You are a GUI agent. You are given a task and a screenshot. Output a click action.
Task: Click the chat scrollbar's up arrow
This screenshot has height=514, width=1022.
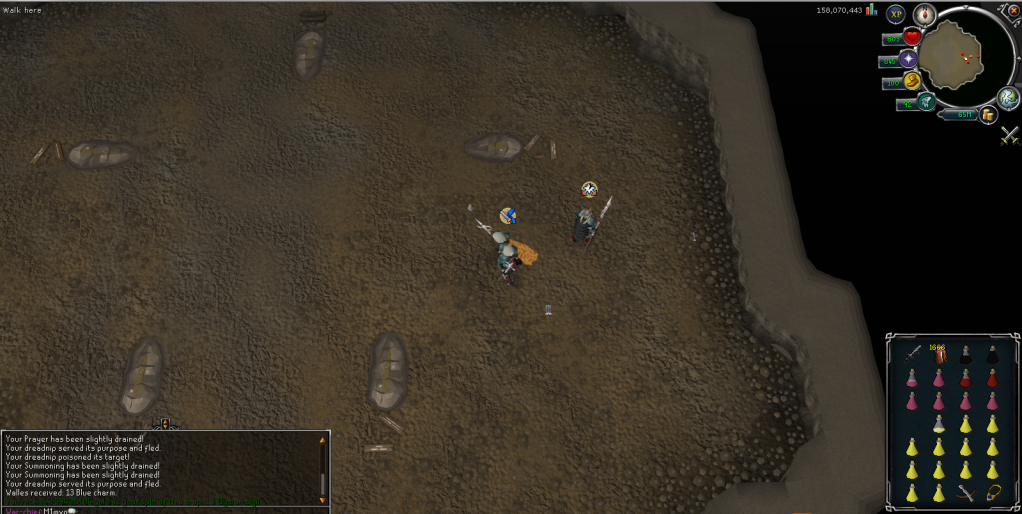[x=322, y=439]
